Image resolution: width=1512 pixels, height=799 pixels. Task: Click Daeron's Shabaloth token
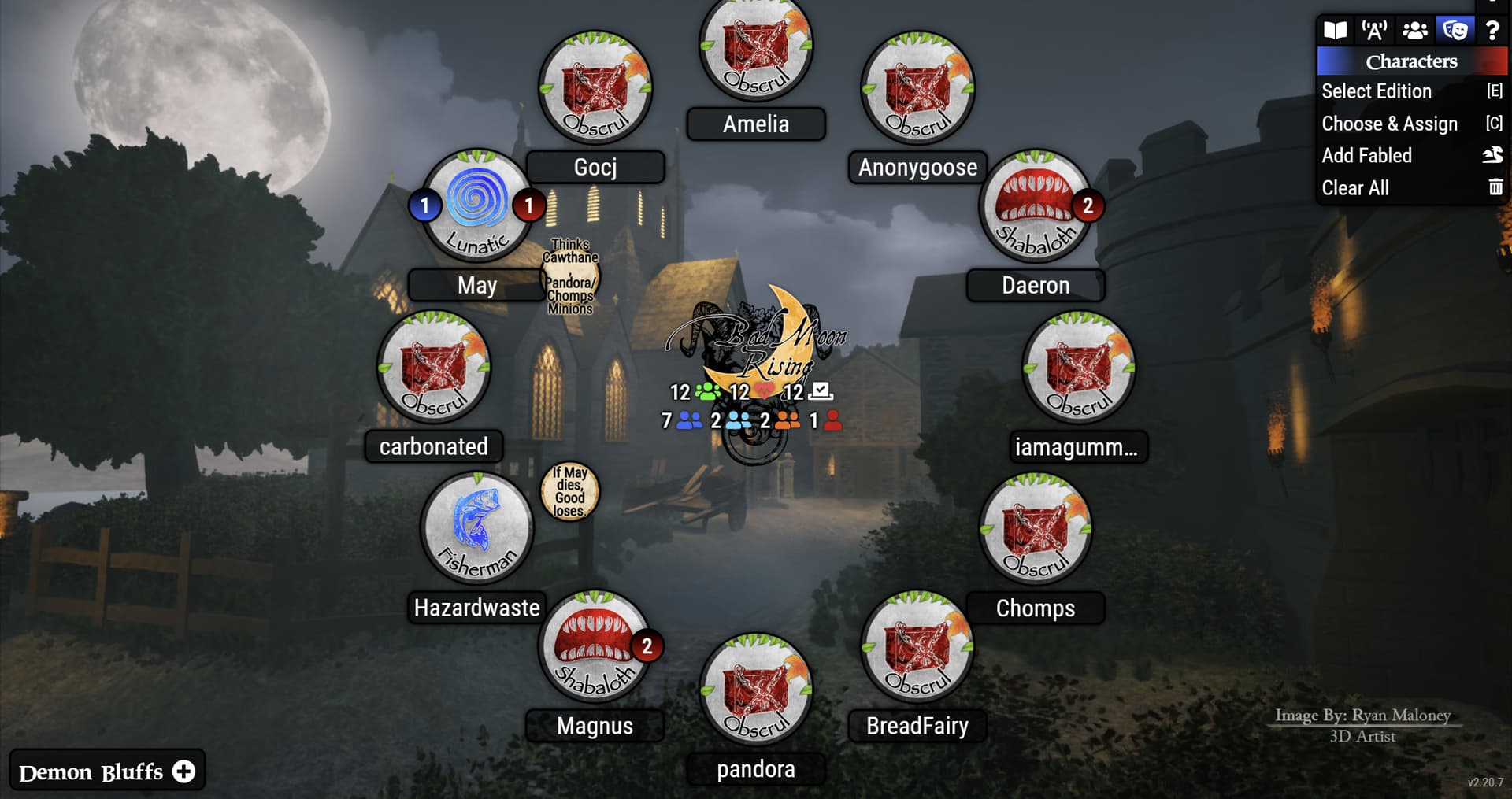click(1035, 206)
